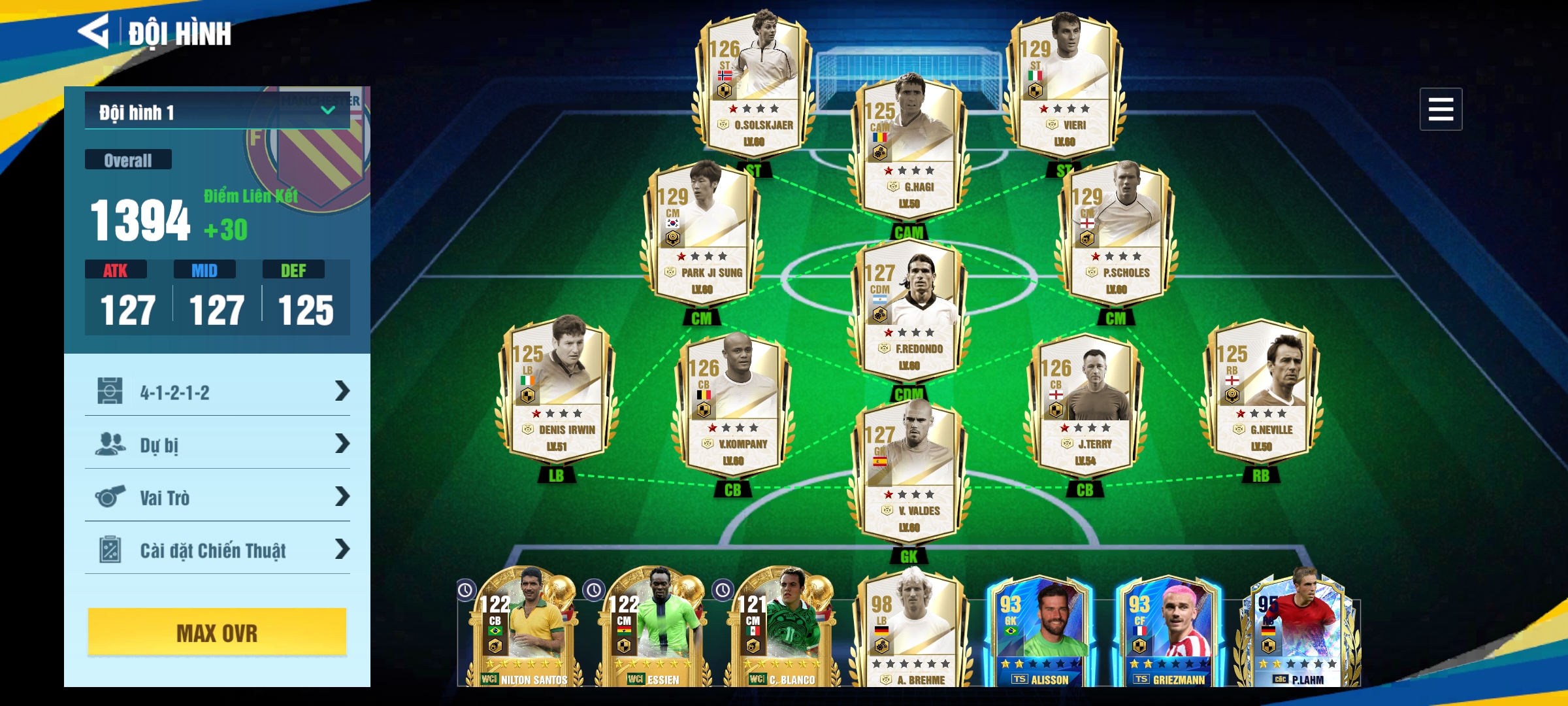
Task: Open the hamburger menu icon
Action: pos(1440,109)
